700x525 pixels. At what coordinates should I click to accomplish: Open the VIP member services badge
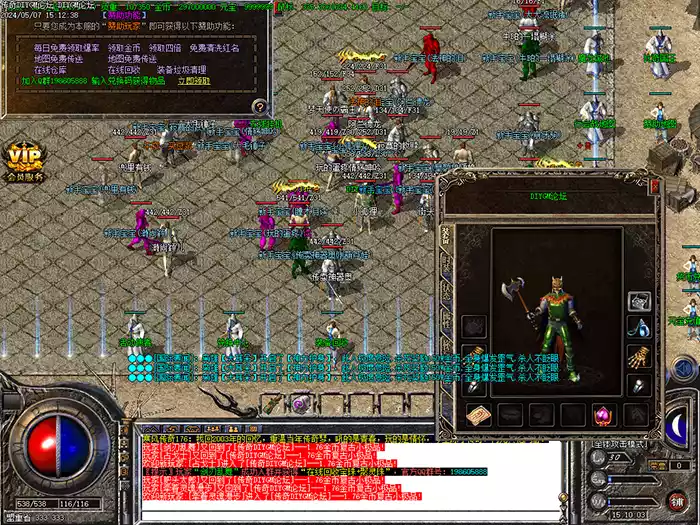(x=26, y=162)
